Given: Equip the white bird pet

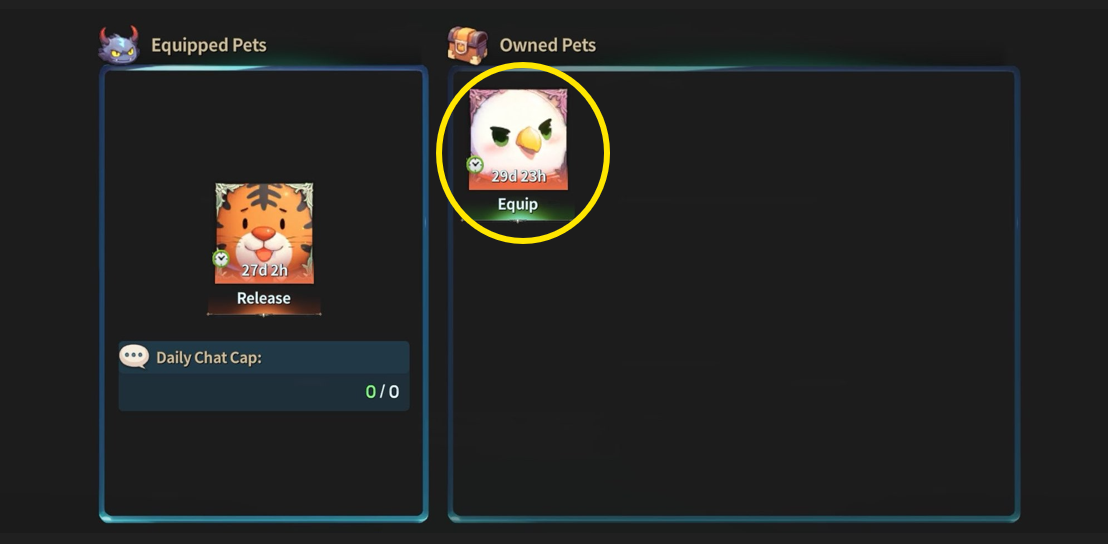Looking at the screenshot, I should [x=518, y=205].
